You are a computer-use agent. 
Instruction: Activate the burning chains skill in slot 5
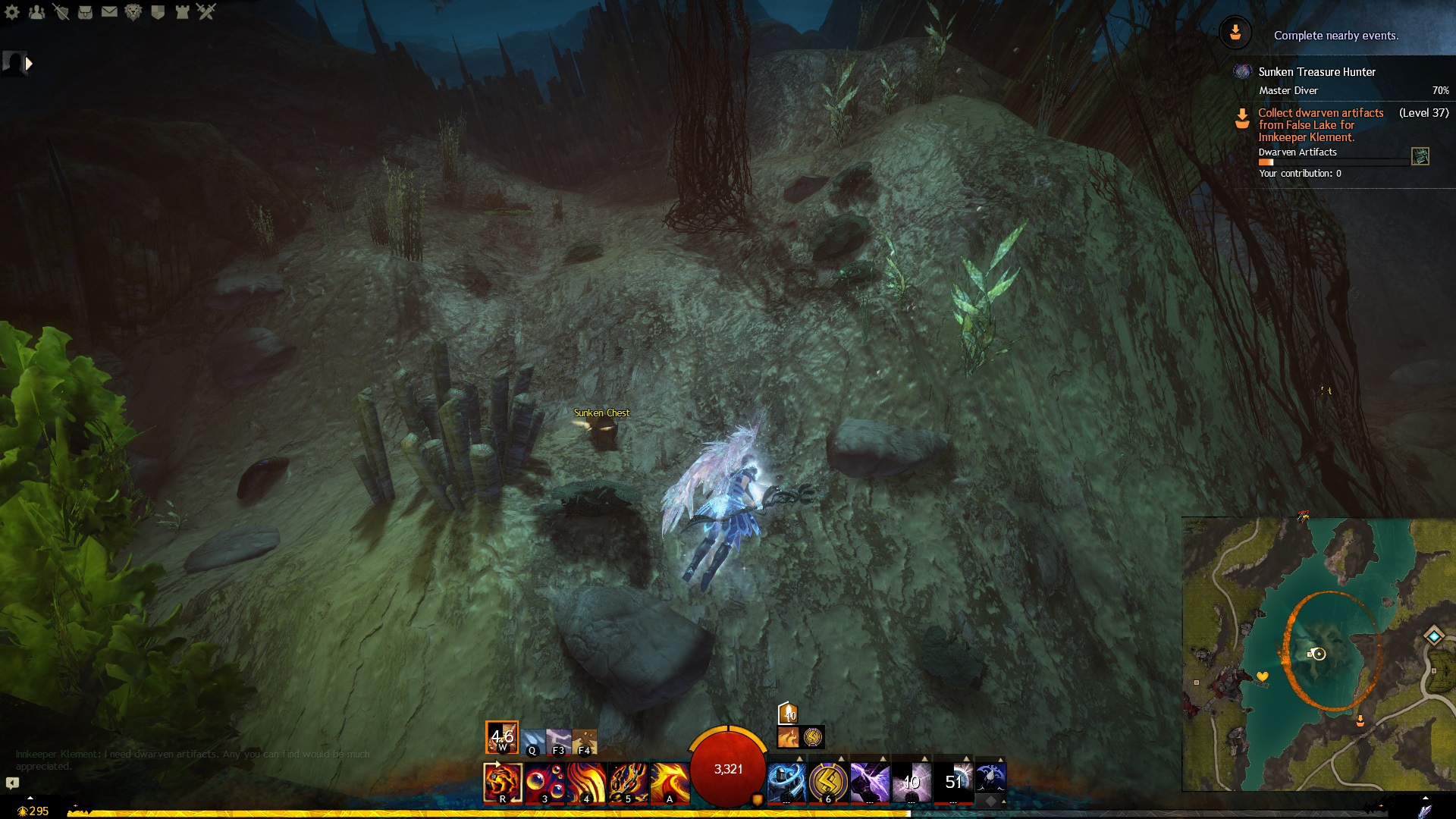pyautogui.click(x=628, y=782)
